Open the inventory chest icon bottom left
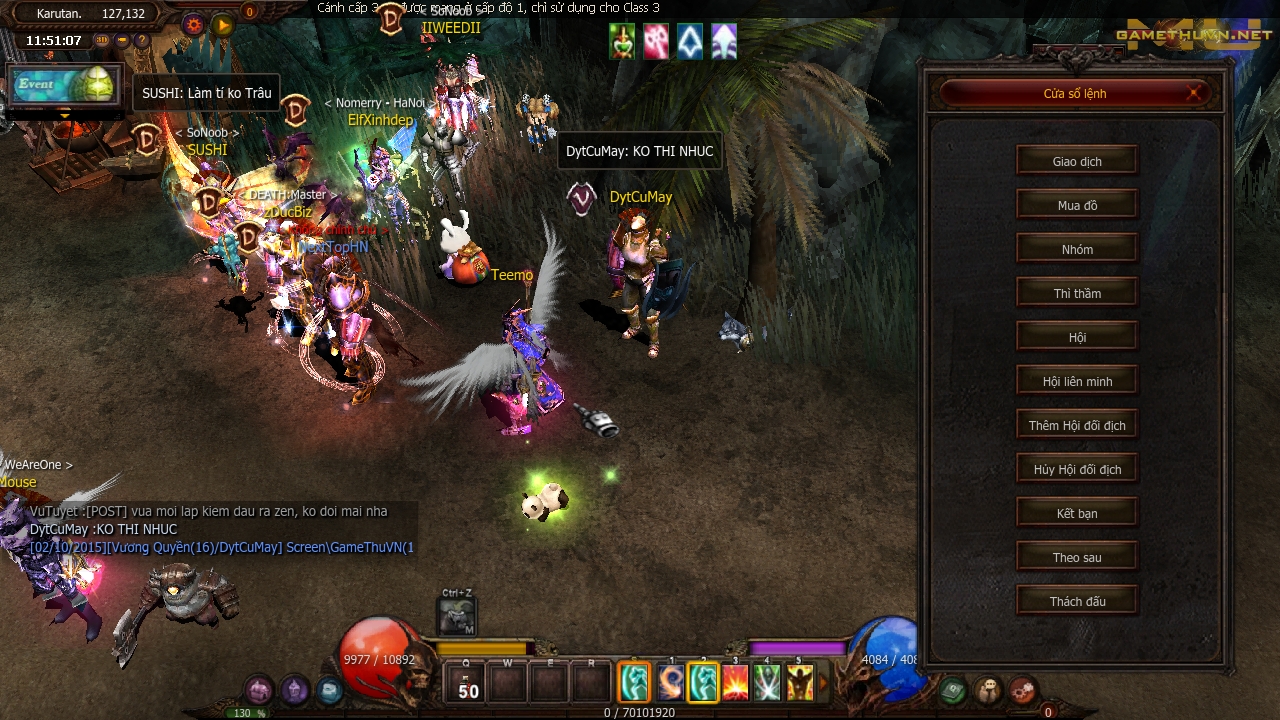This screenshot has width=1280, height=720. [258, 687]
